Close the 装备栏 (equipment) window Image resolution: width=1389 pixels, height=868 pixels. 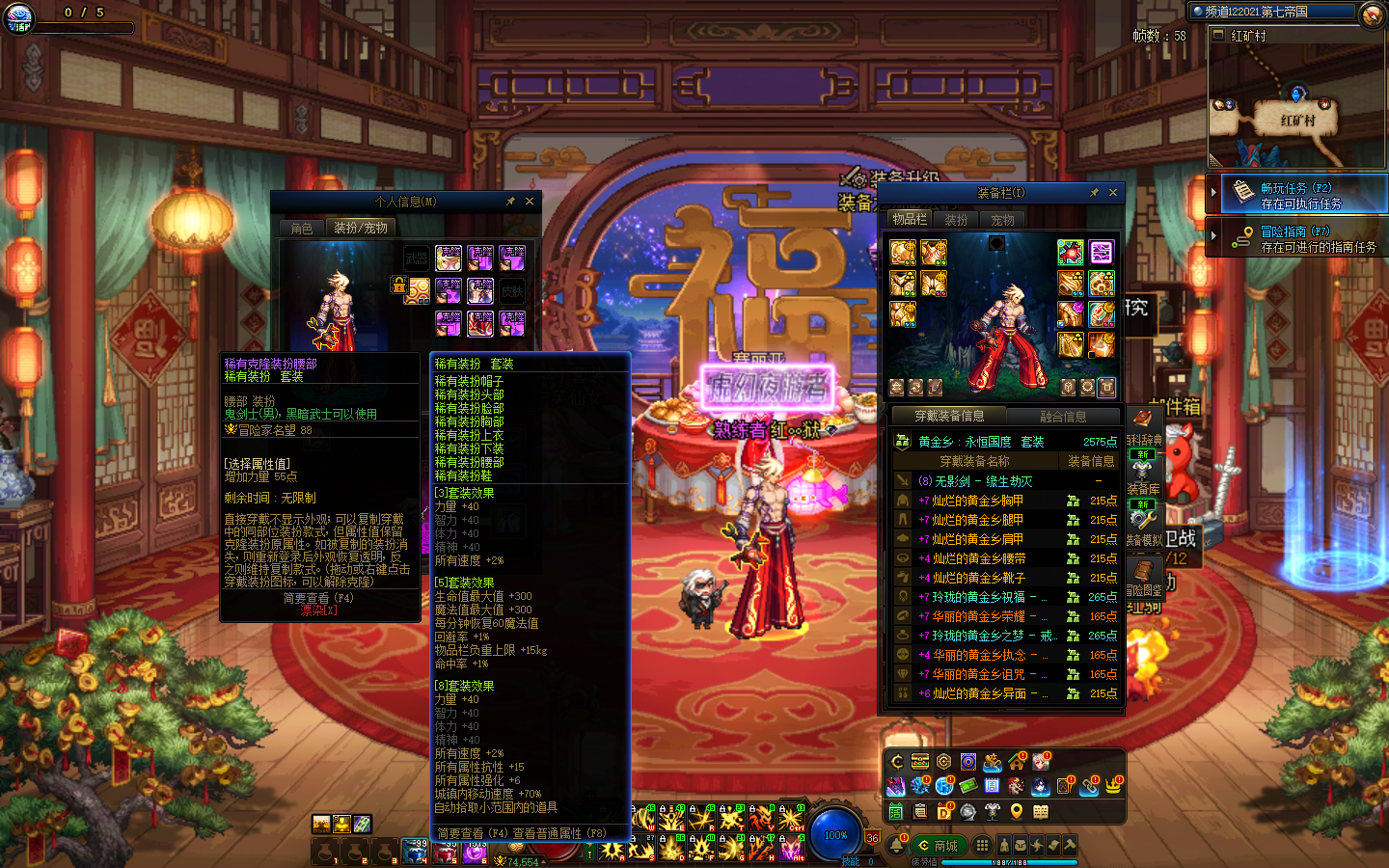[x=1113, y=193]
